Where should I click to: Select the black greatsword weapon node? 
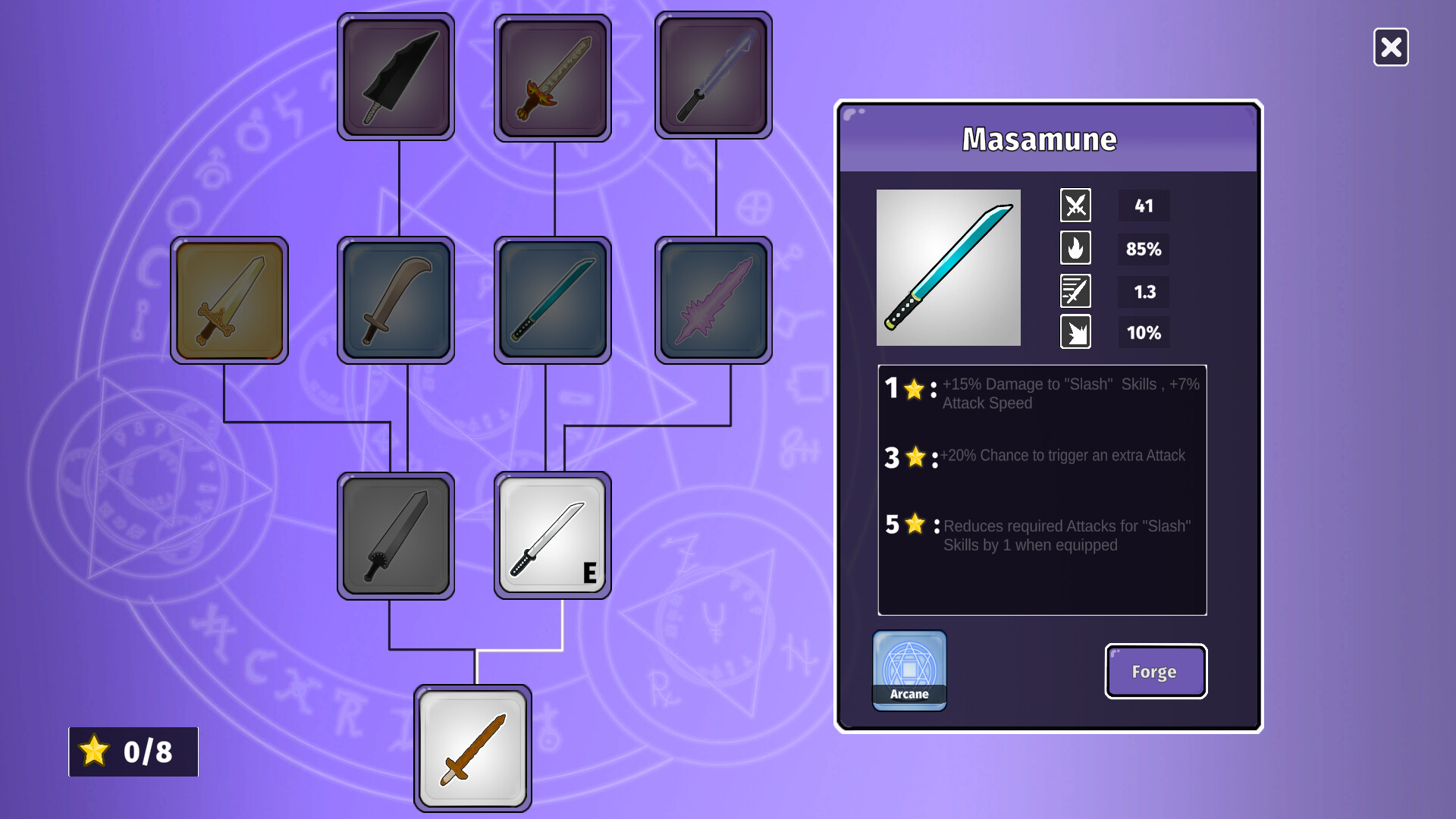[395, 76]
